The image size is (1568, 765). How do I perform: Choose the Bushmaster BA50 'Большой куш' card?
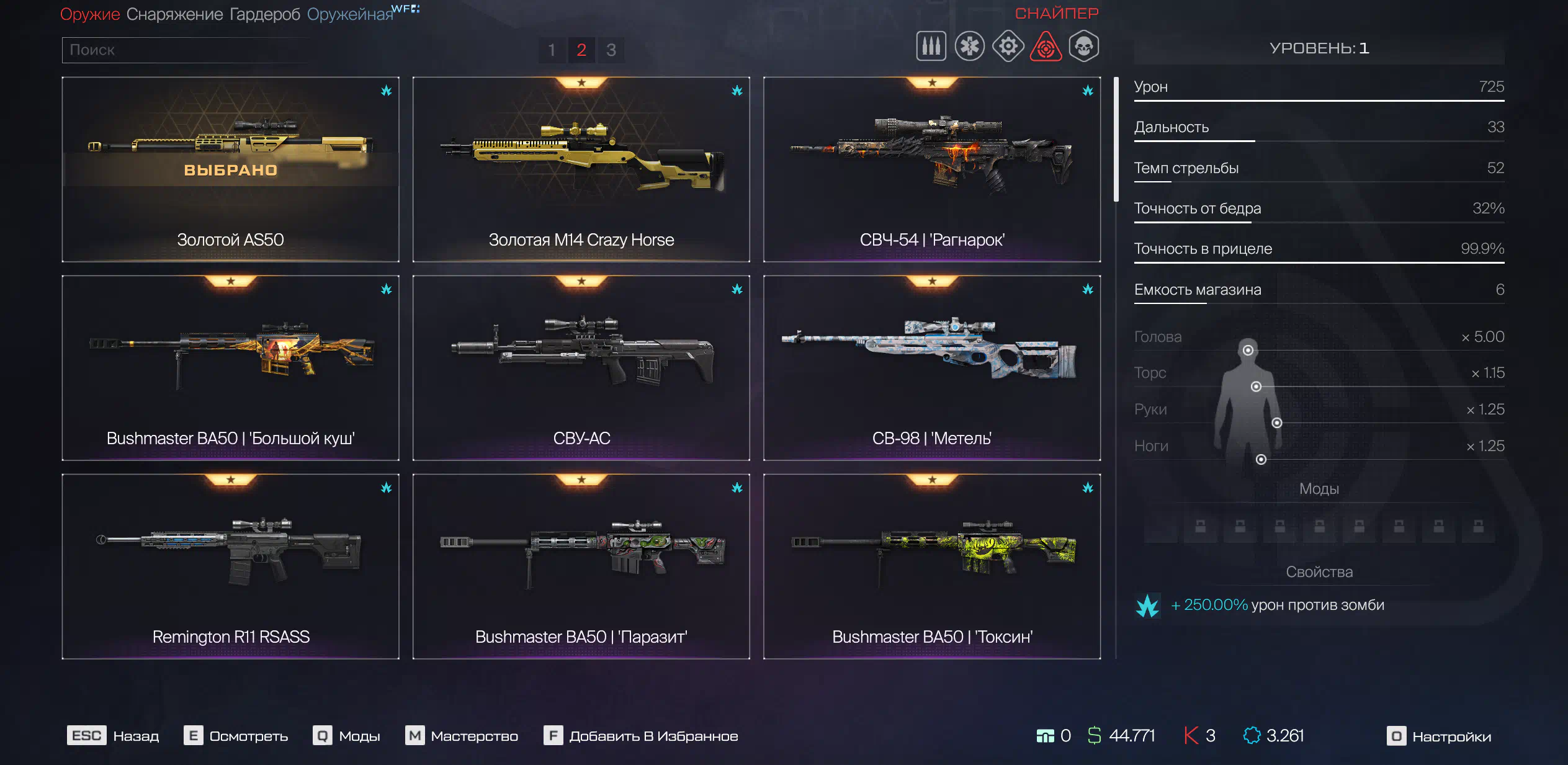click(230, 368)
